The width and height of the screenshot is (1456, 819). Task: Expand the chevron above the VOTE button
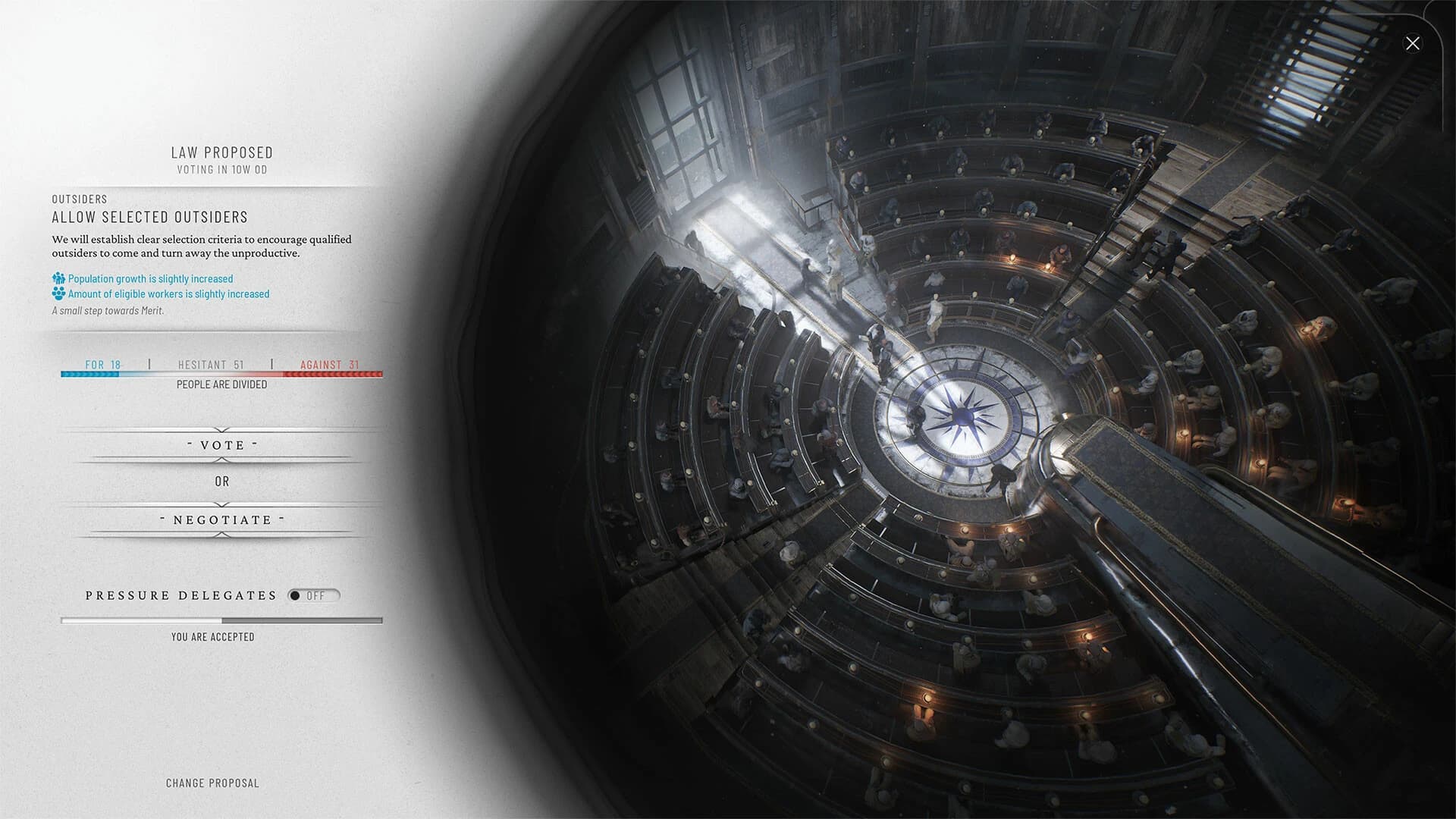[221, 430]
